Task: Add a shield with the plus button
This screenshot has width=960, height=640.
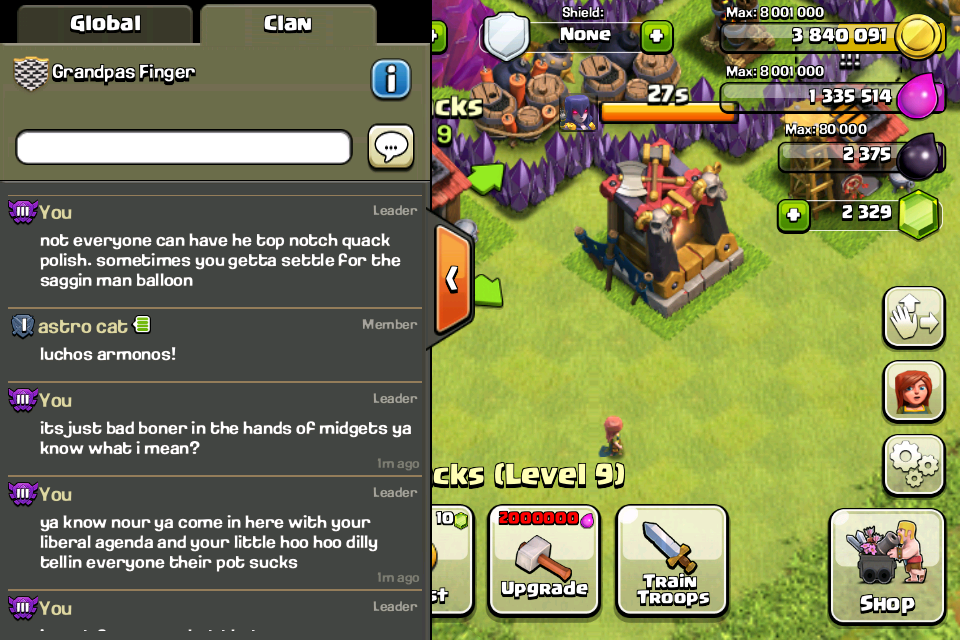Action: tap(656, 37)
